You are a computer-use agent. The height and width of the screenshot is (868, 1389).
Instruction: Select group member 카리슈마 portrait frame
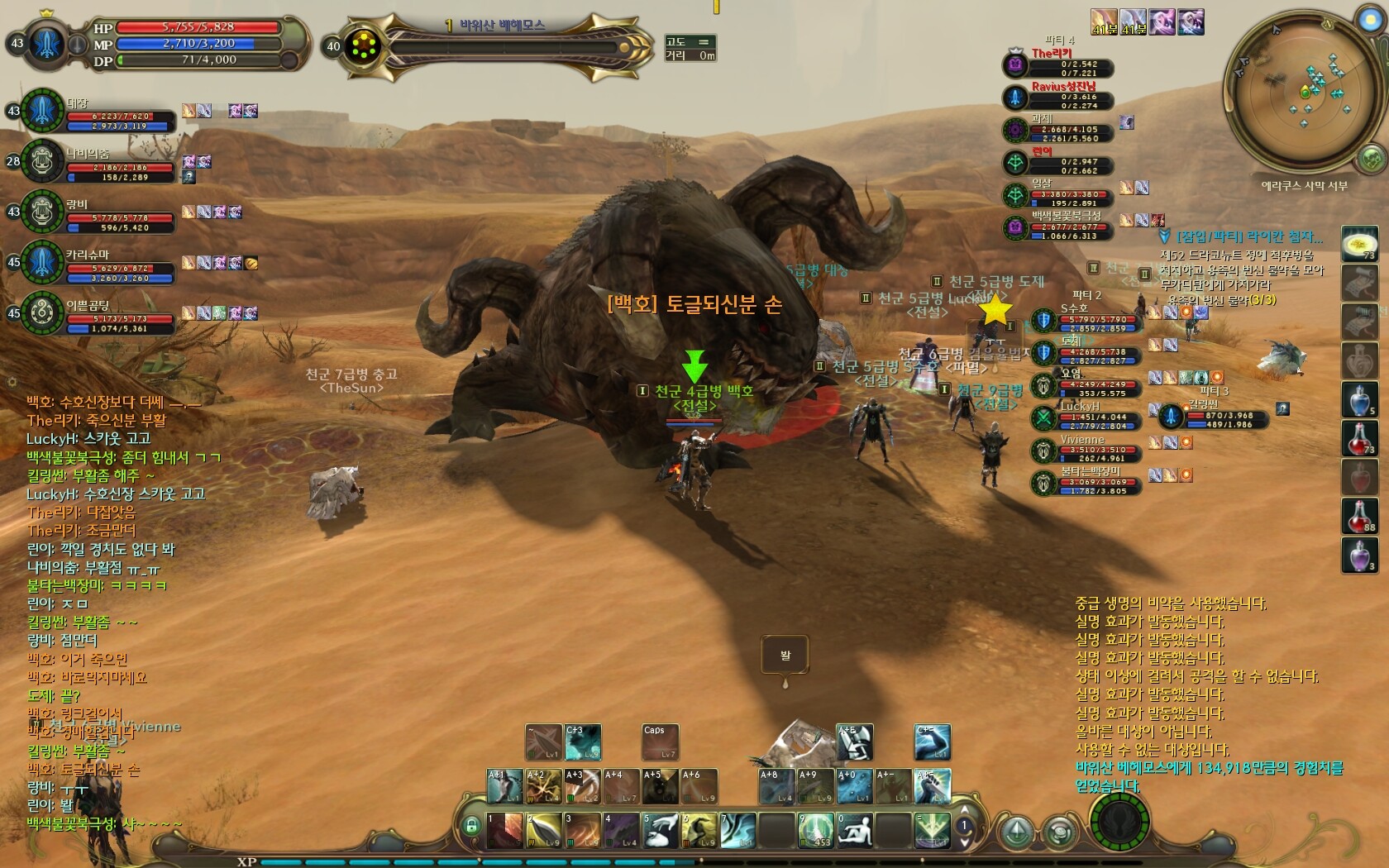42,264
